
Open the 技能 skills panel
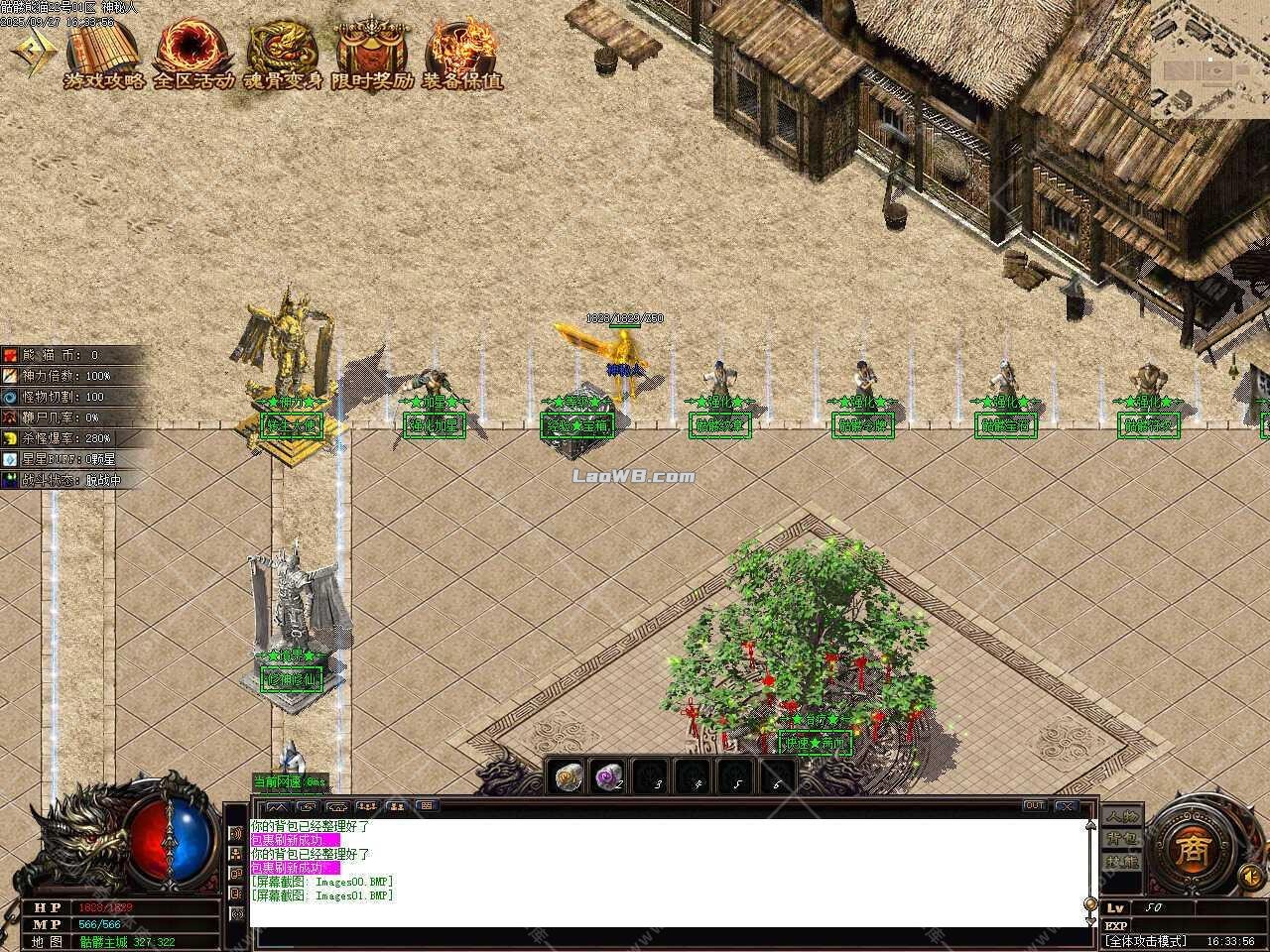tap(1122, 862)
